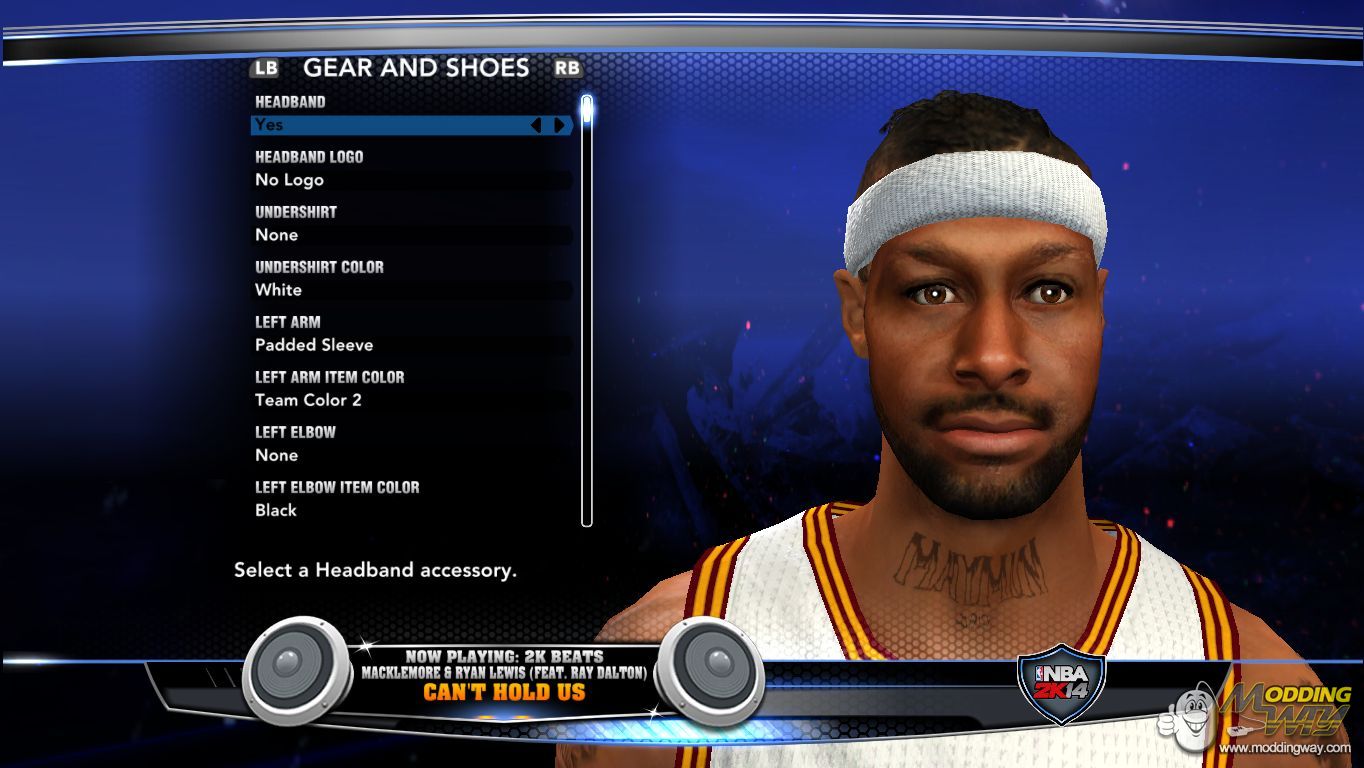Click the left arrow on the Headband selector
The width and height of the screenshot is (1364, 768).
[536, 125]
